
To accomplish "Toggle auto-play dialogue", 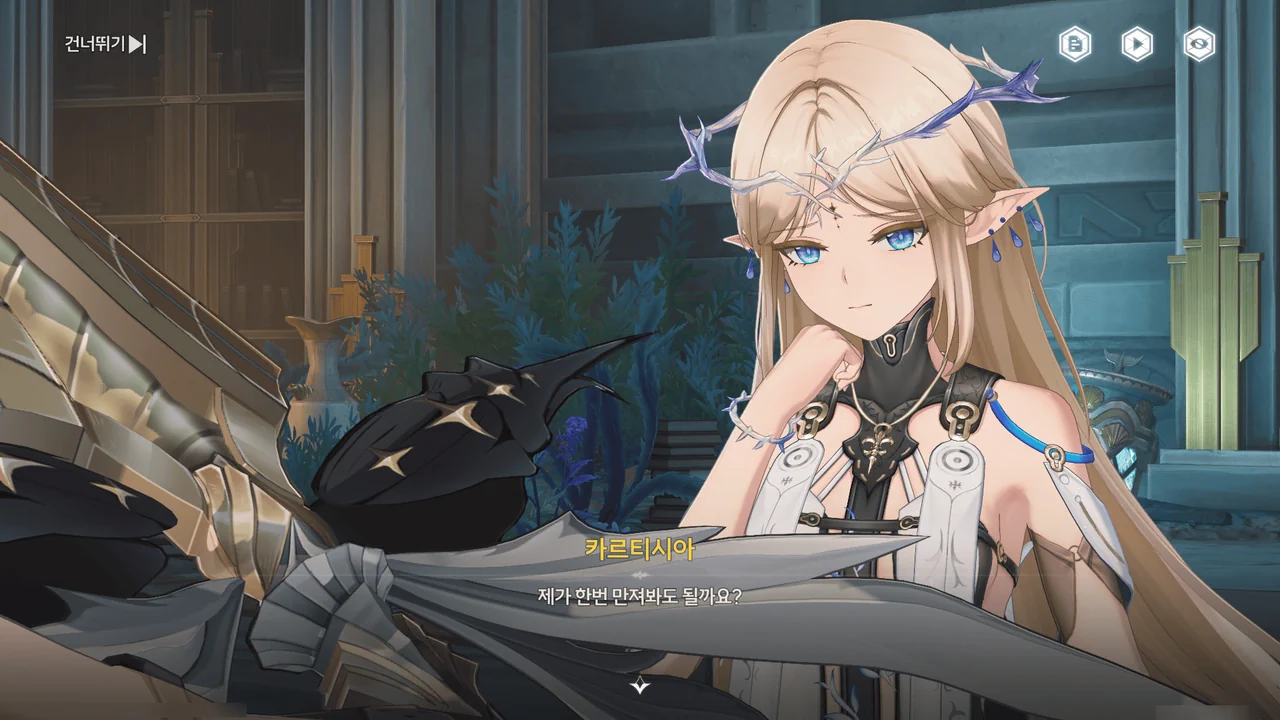I will 1137,44.
